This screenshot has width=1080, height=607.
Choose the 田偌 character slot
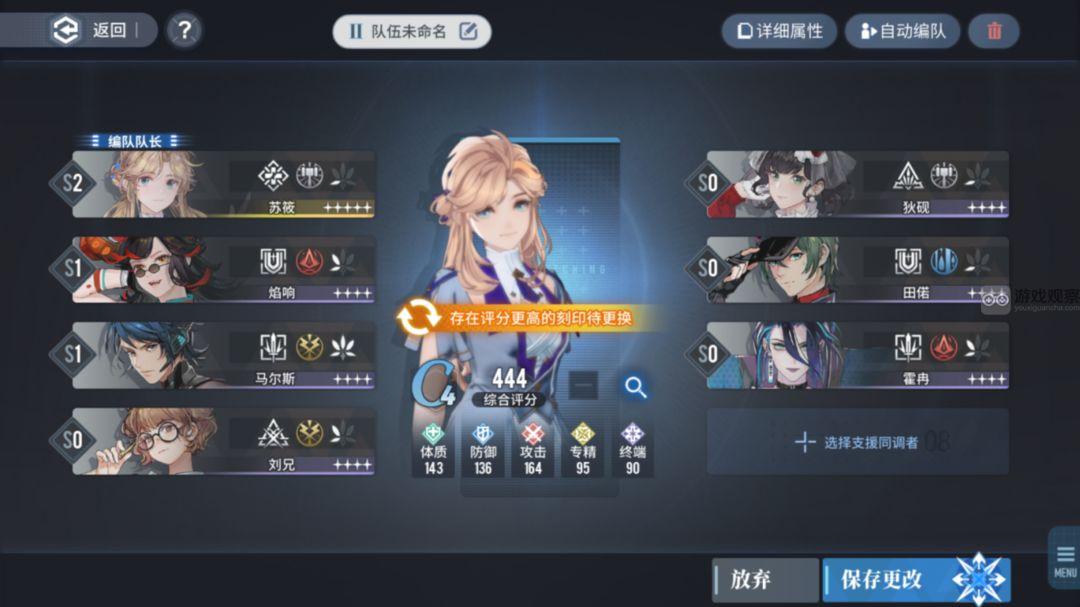pos(857,270)
